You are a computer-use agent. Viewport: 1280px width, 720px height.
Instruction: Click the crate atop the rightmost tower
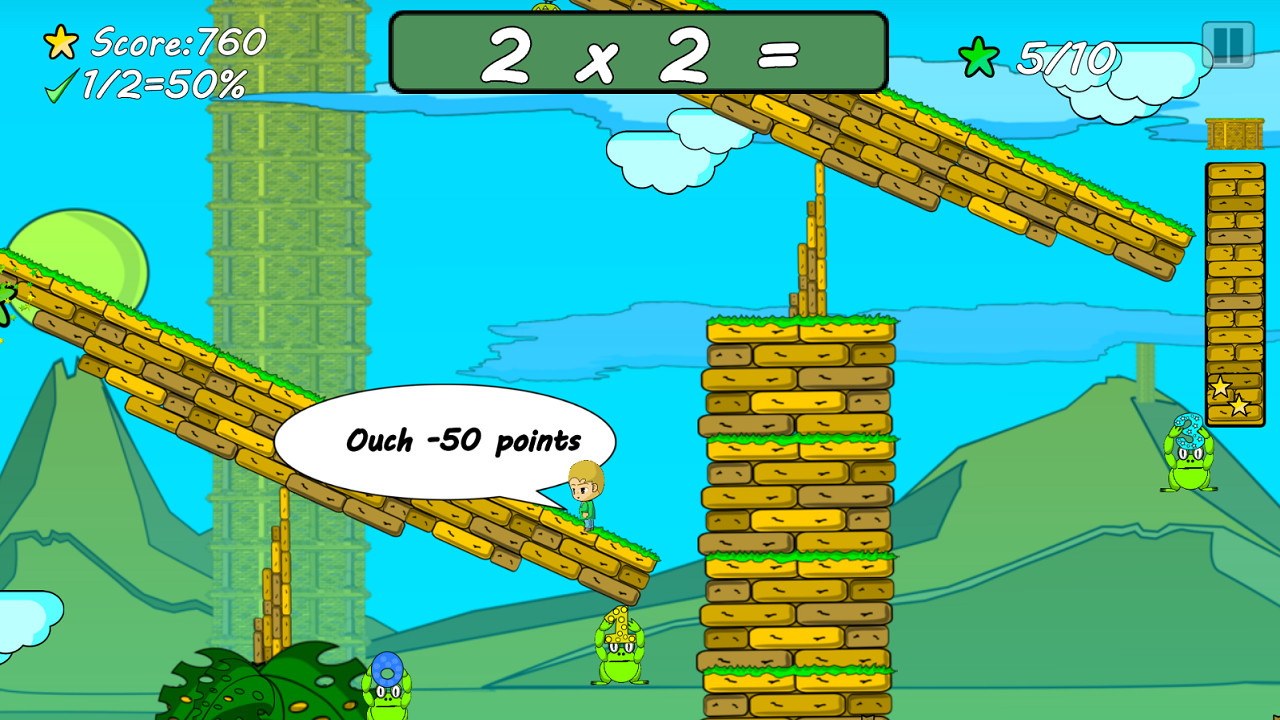(x=1232, y=132)
